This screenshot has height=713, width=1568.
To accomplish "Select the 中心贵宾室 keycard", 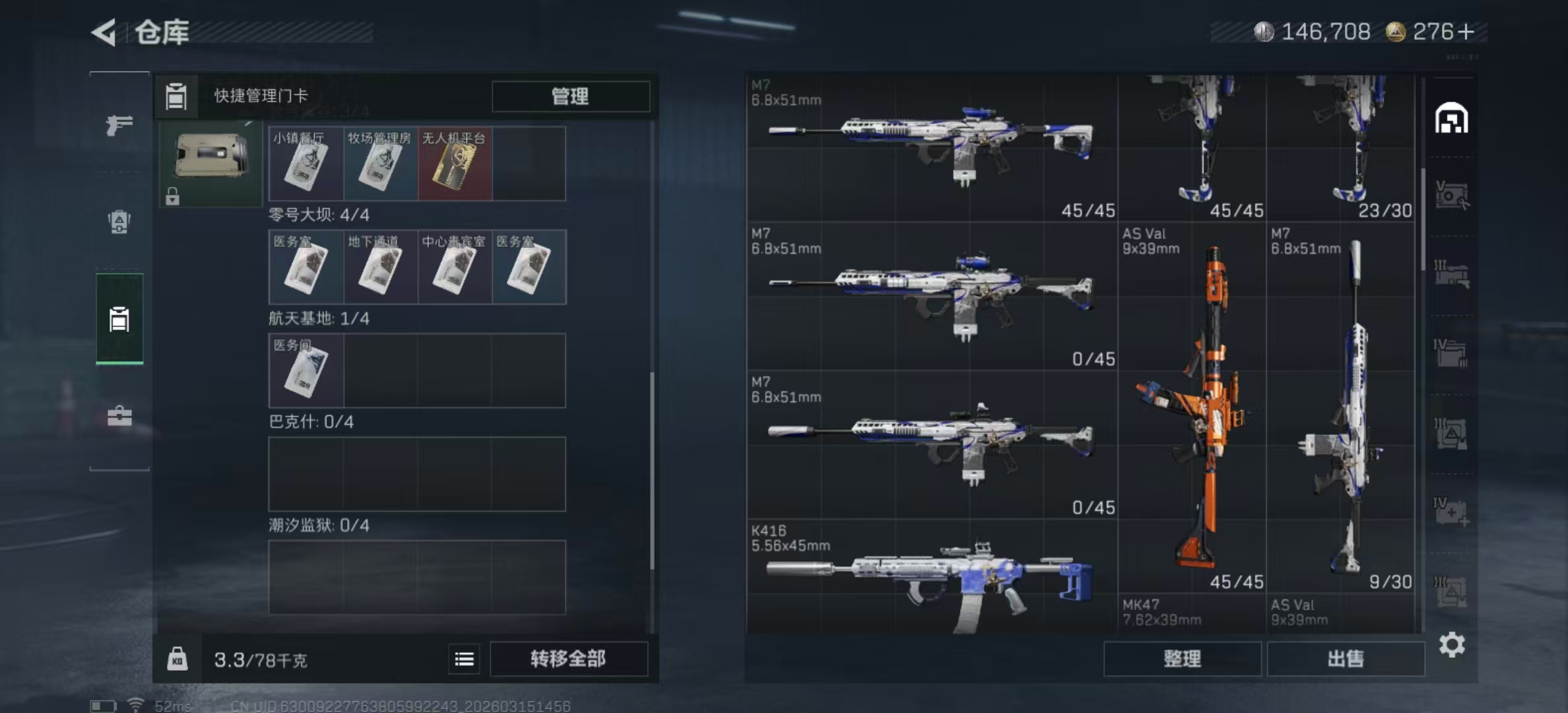I will [454, 267].
